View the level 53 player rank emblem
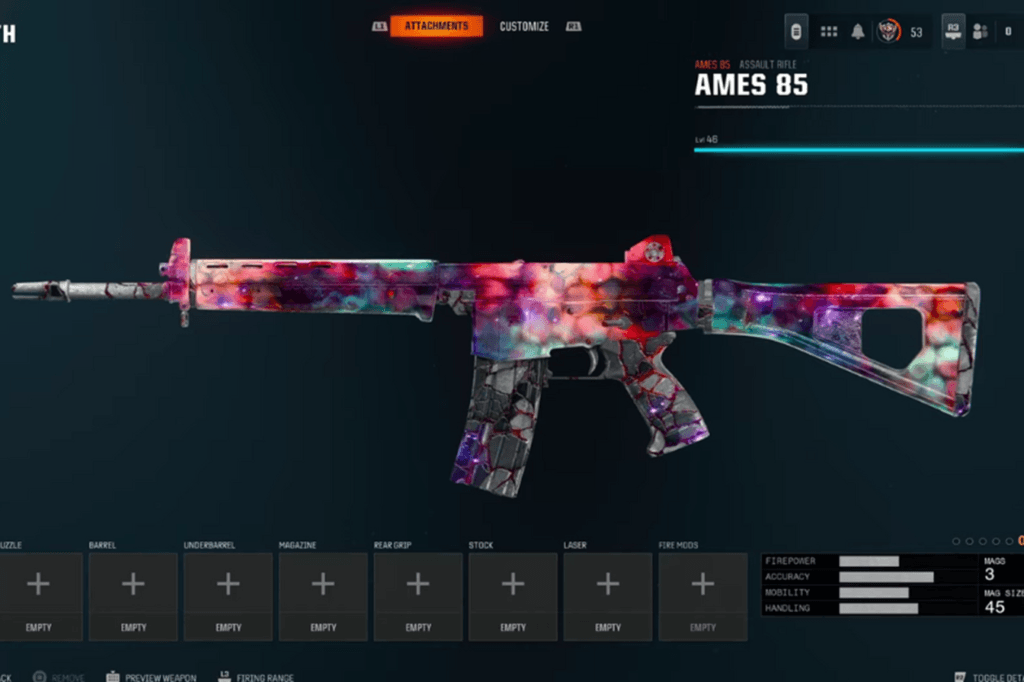 pyautogui.click(x=888, y=32)
